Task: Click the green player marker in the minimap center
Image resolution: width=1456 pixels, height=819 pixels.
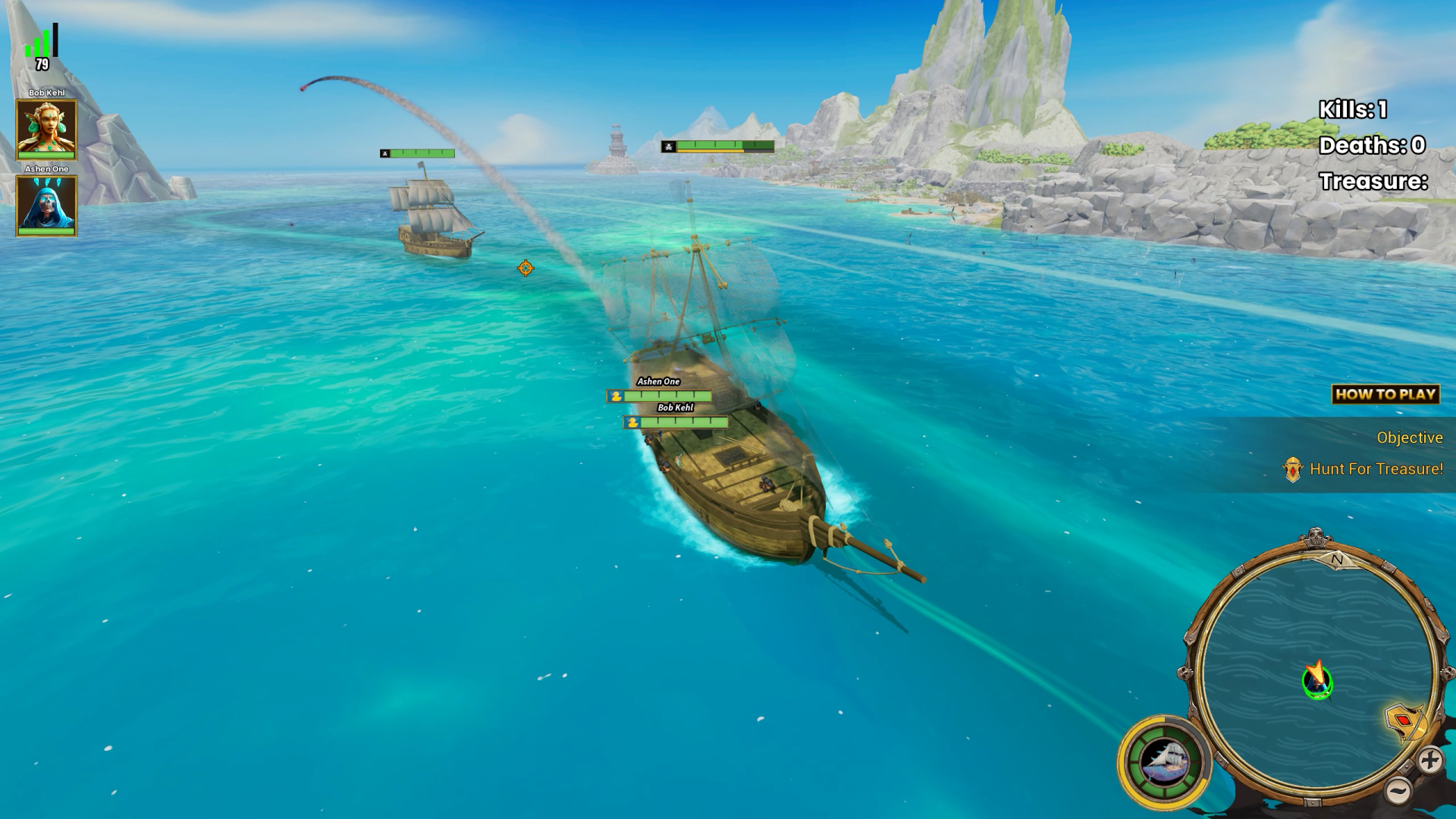Action: pyautogui.click(x=1316, y=682)
